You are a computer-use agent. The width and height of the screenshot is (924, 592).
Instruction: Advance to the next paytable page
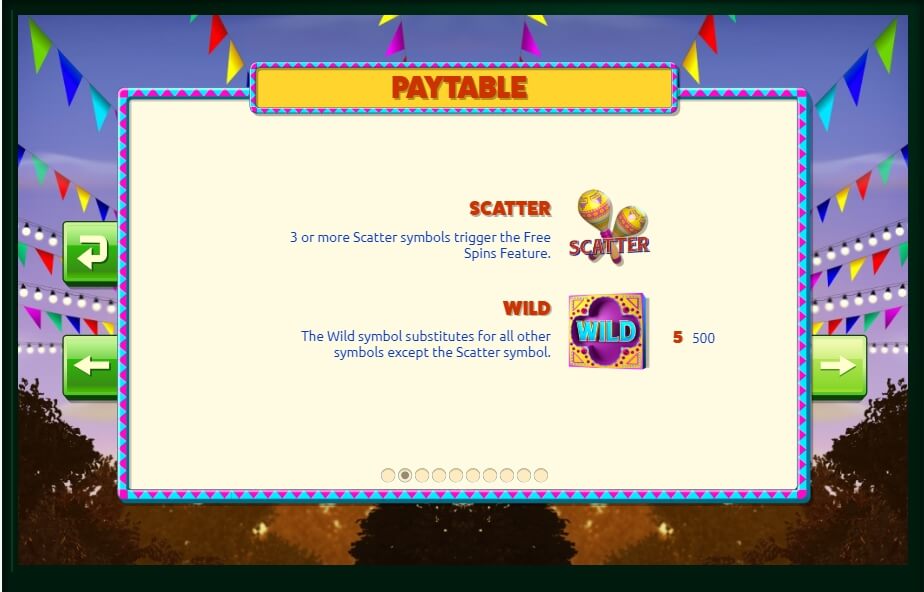tap(838, 366)
